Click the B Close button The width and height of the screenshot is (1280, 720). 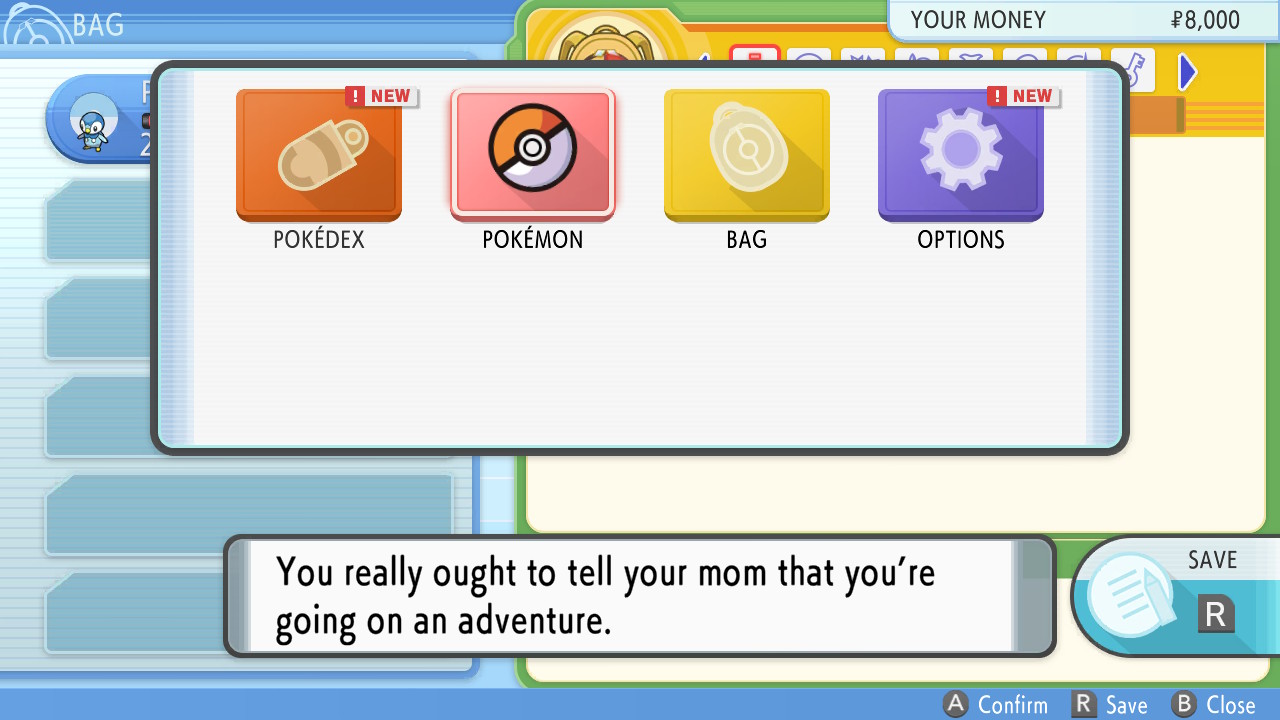coord(1213,704)
